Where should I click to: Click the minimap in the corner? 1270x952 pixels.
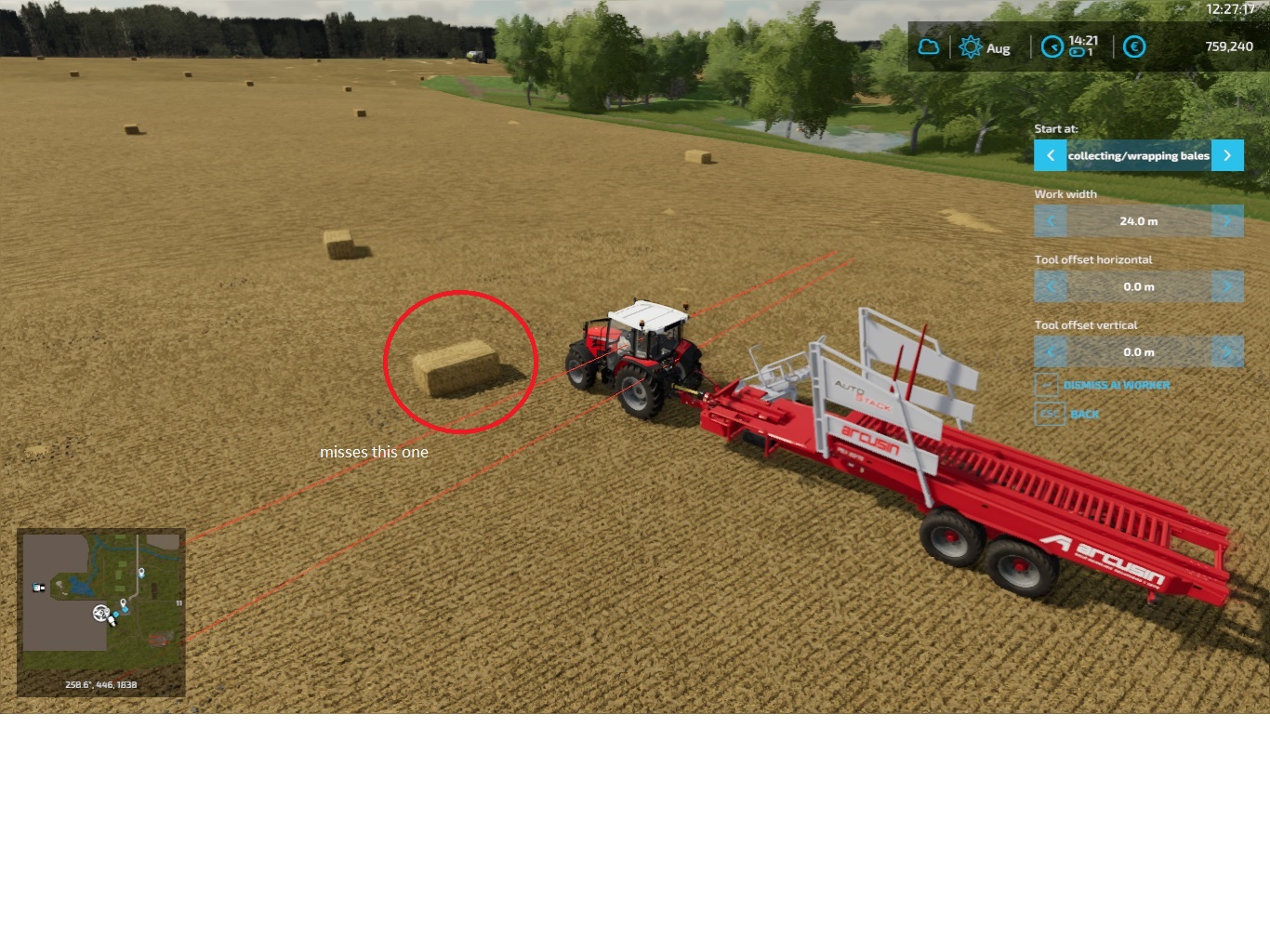[101, 613]
